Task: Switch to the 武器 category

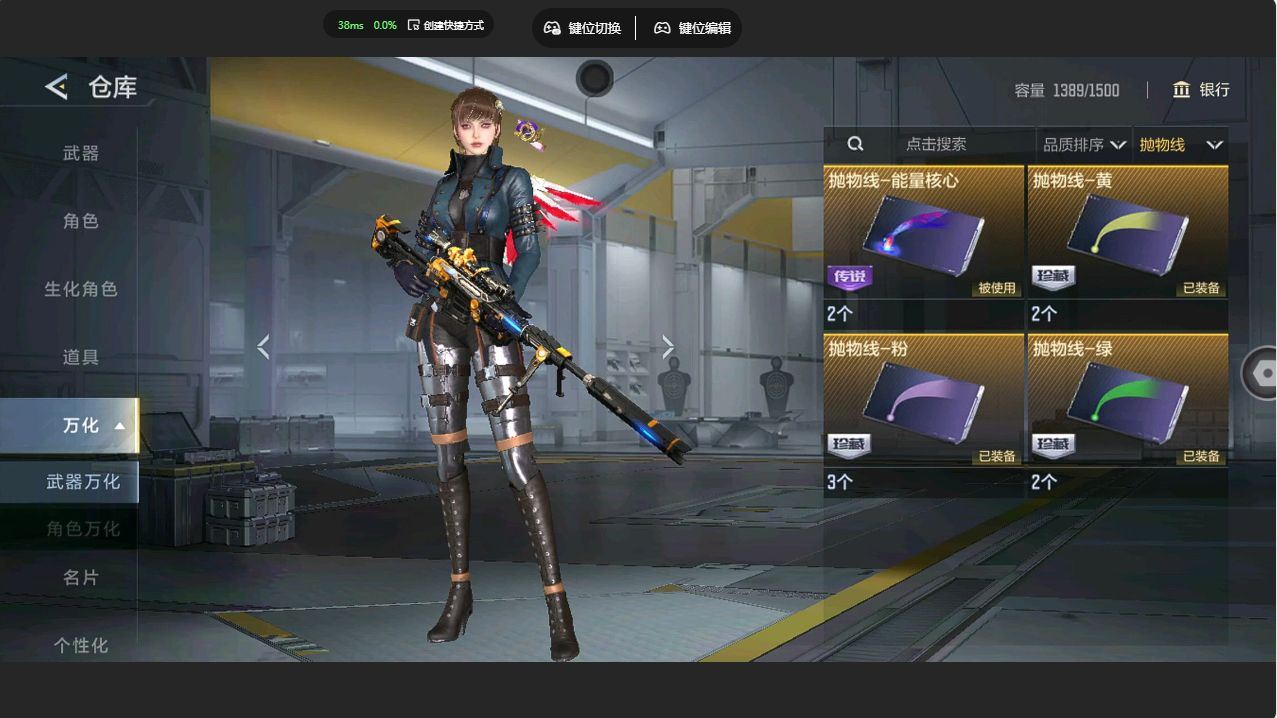Action: point(81,153)
